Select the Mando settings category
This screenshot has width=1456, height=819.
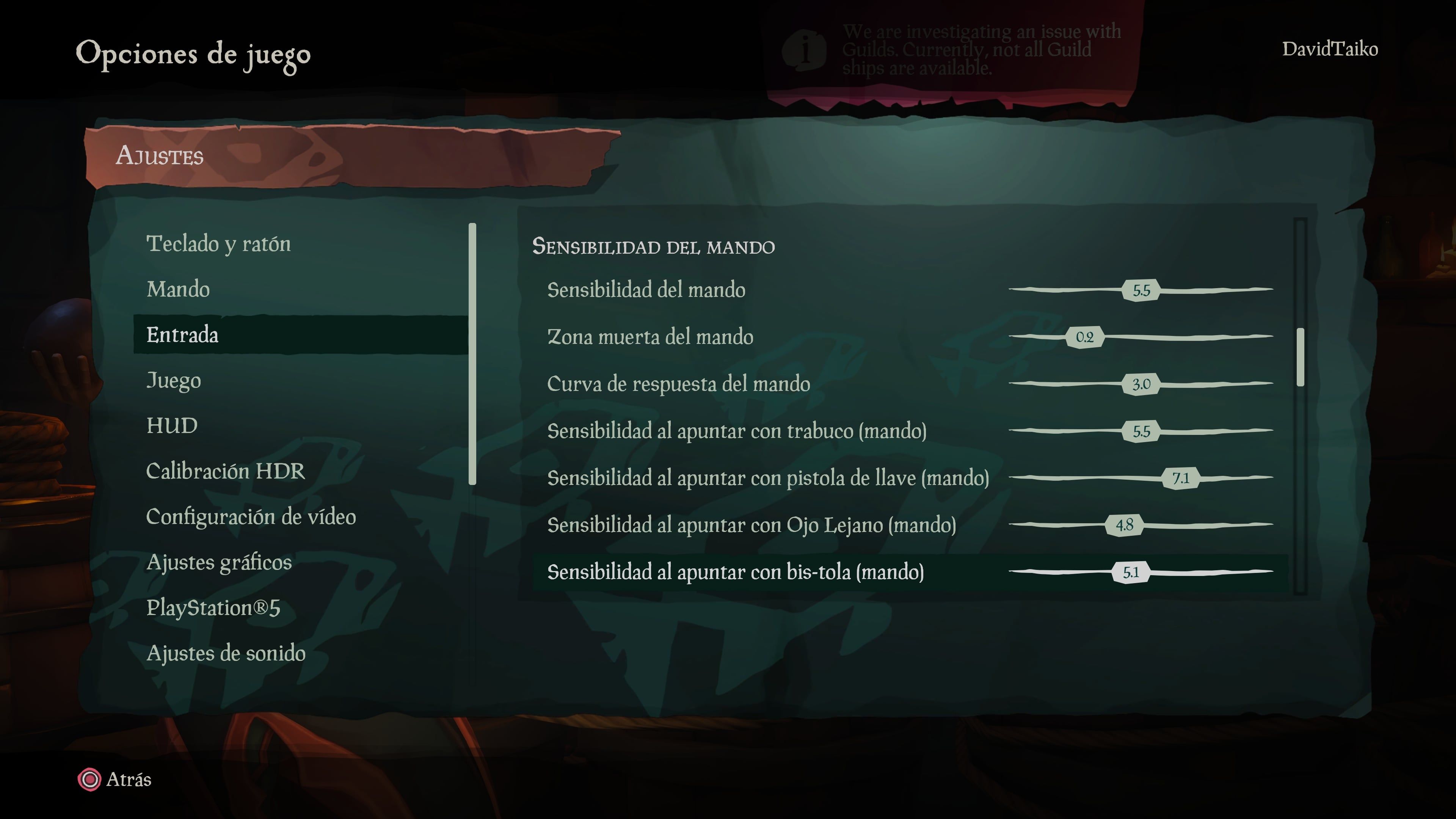point(178,289)
